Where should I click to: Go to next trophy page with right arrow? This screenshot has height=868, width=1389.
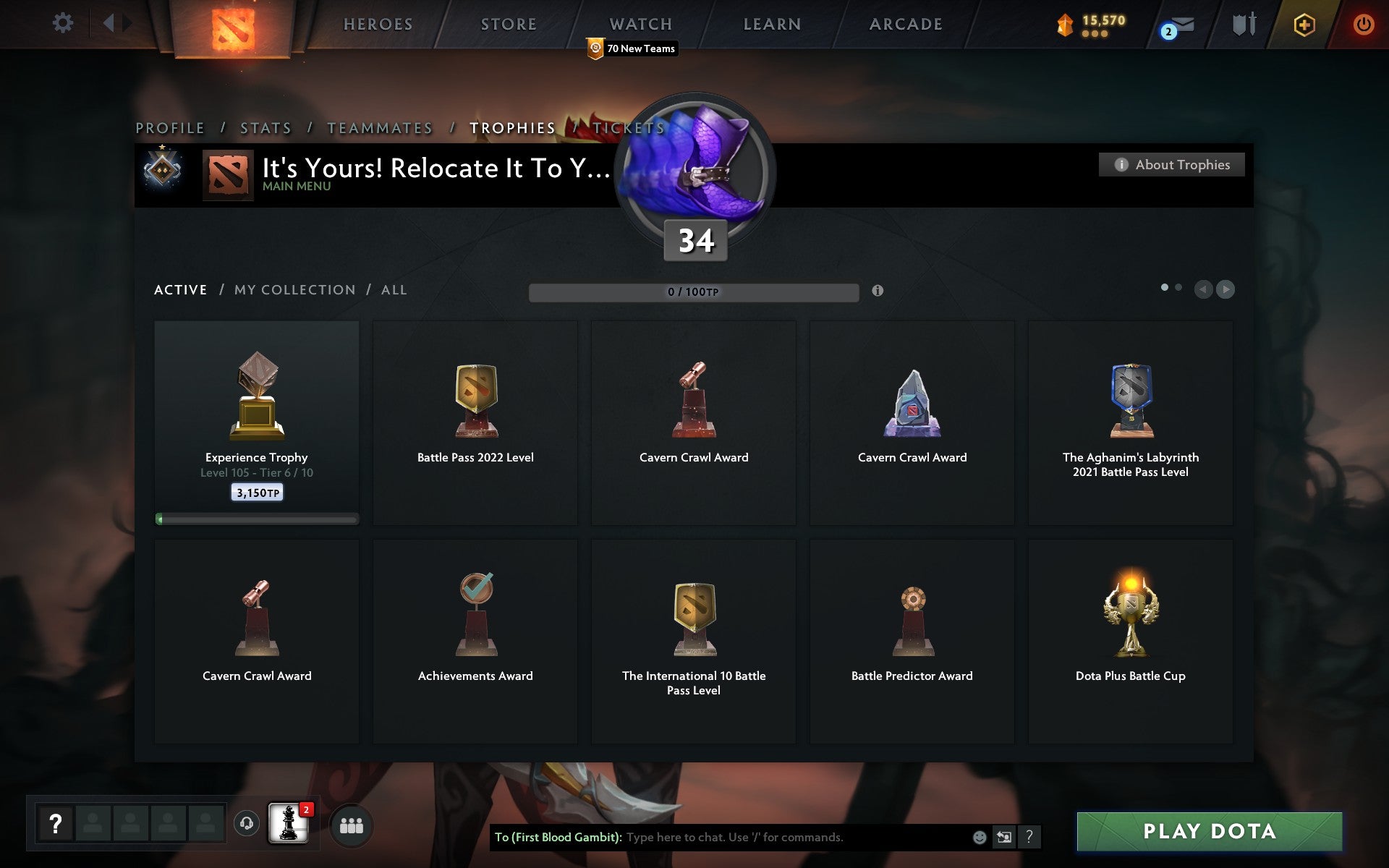click(x=1226, y=289)
